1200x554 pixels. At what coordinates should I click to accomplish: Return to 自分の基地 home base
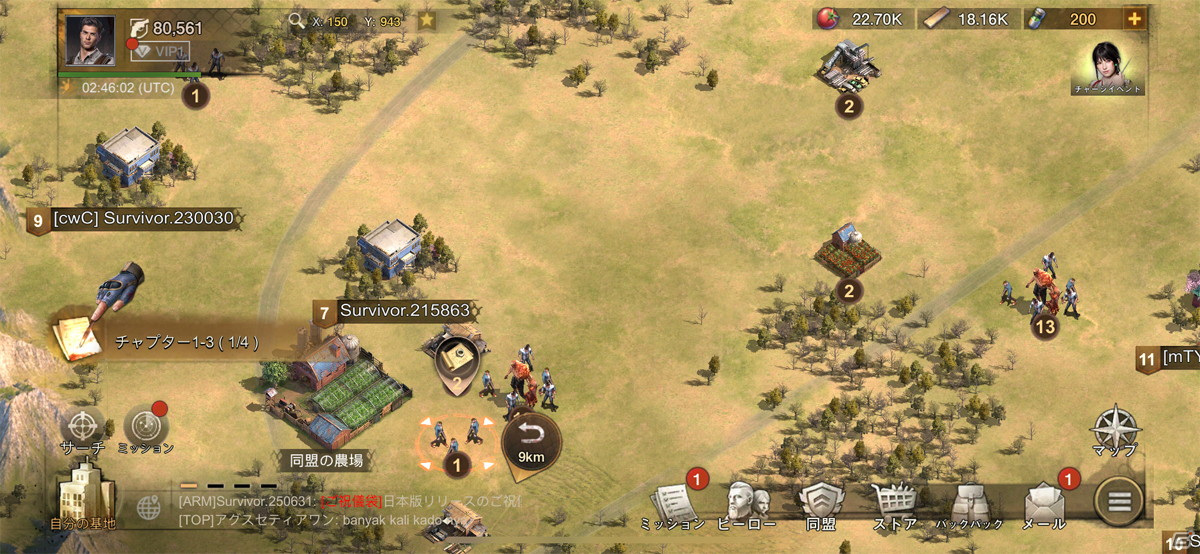tap(83, 498)
